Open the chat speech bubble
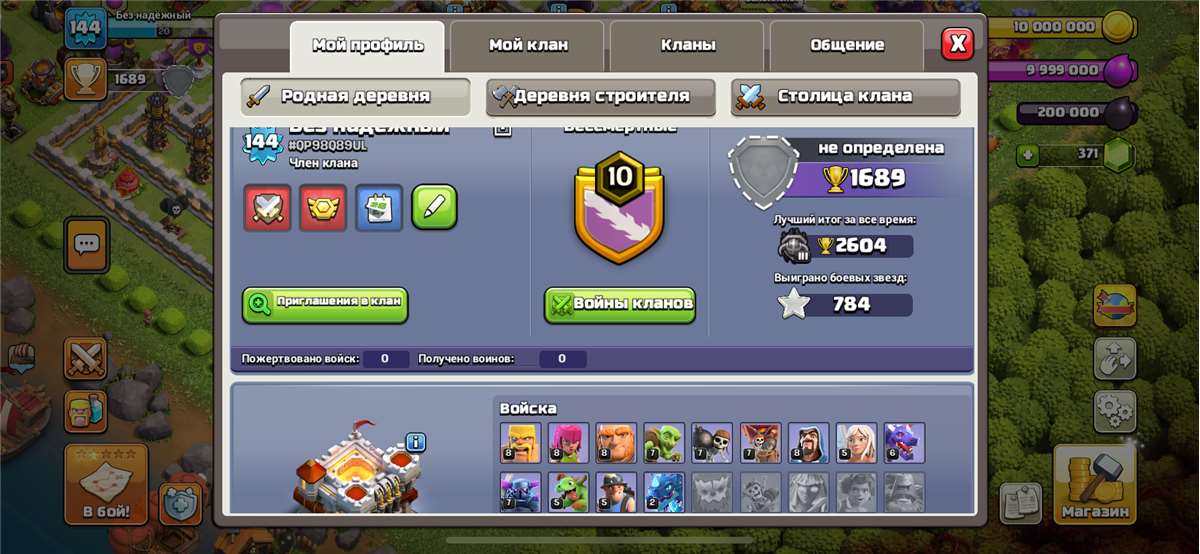 [x=87, y=243]
